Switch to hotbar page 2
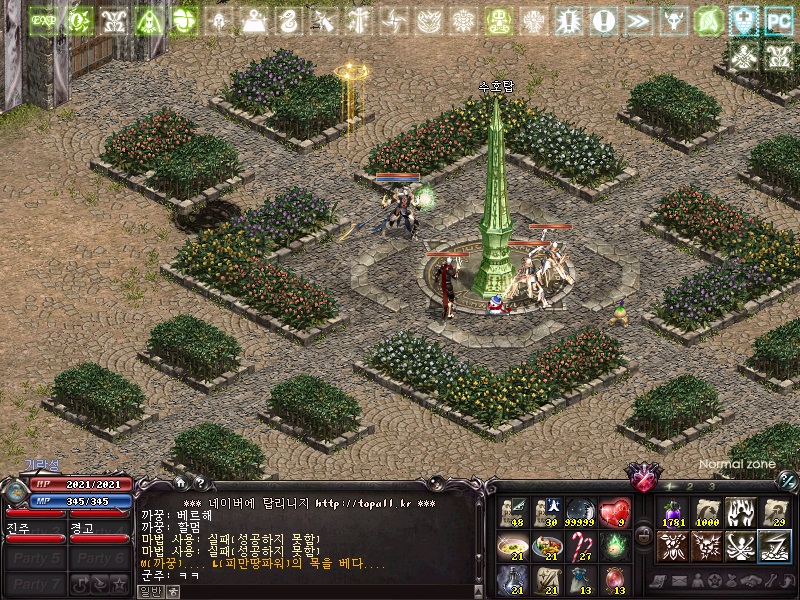 [690, 487]
